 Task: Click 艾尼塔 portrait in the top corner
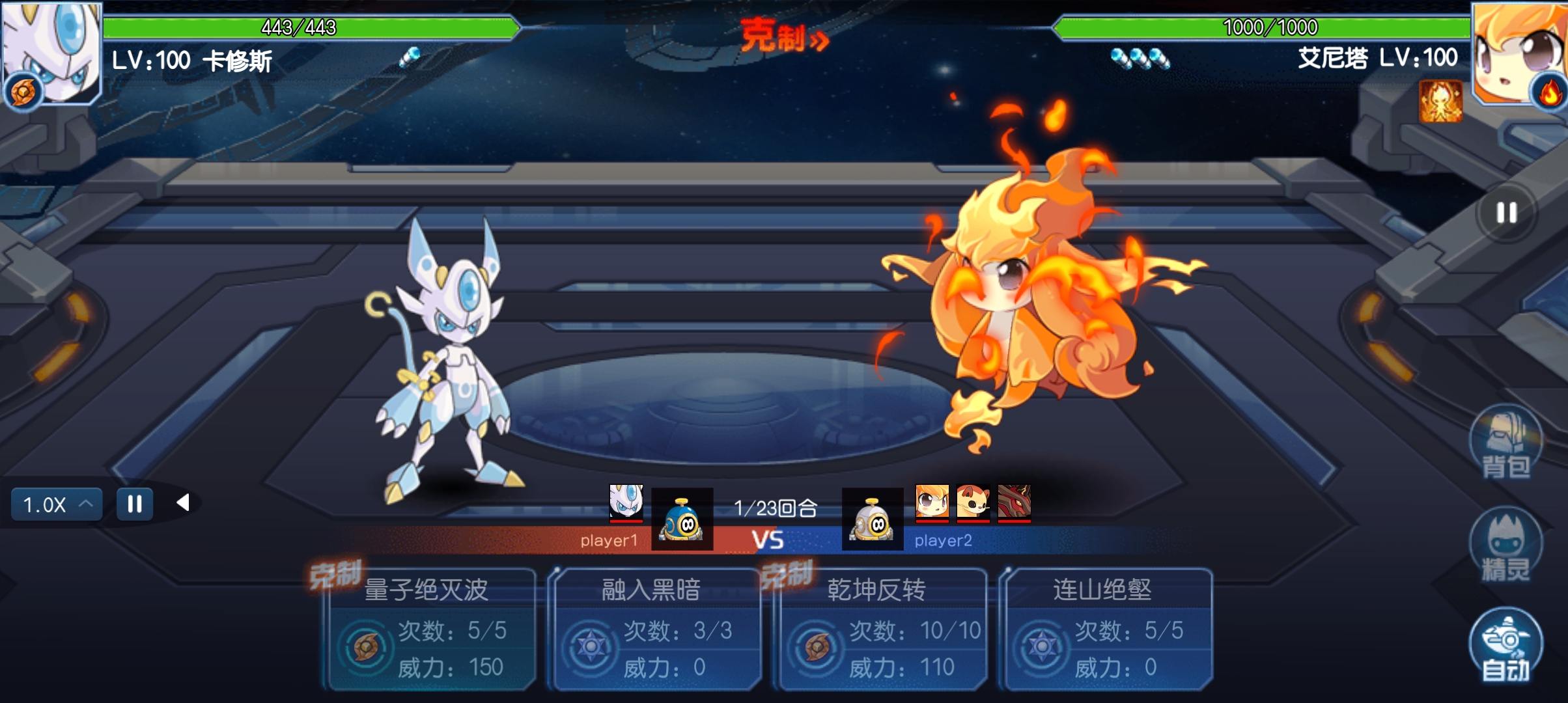[x=1520, y=52]
